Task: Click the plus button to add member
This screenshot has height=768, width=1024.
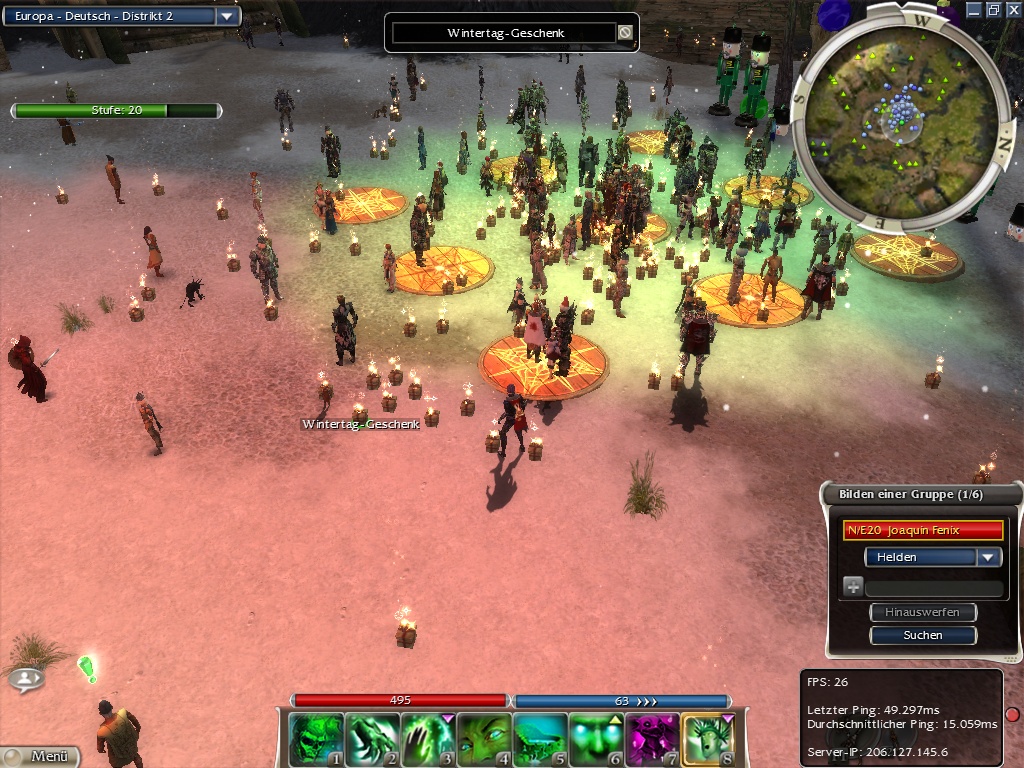Action: click(x=853, y=588)
